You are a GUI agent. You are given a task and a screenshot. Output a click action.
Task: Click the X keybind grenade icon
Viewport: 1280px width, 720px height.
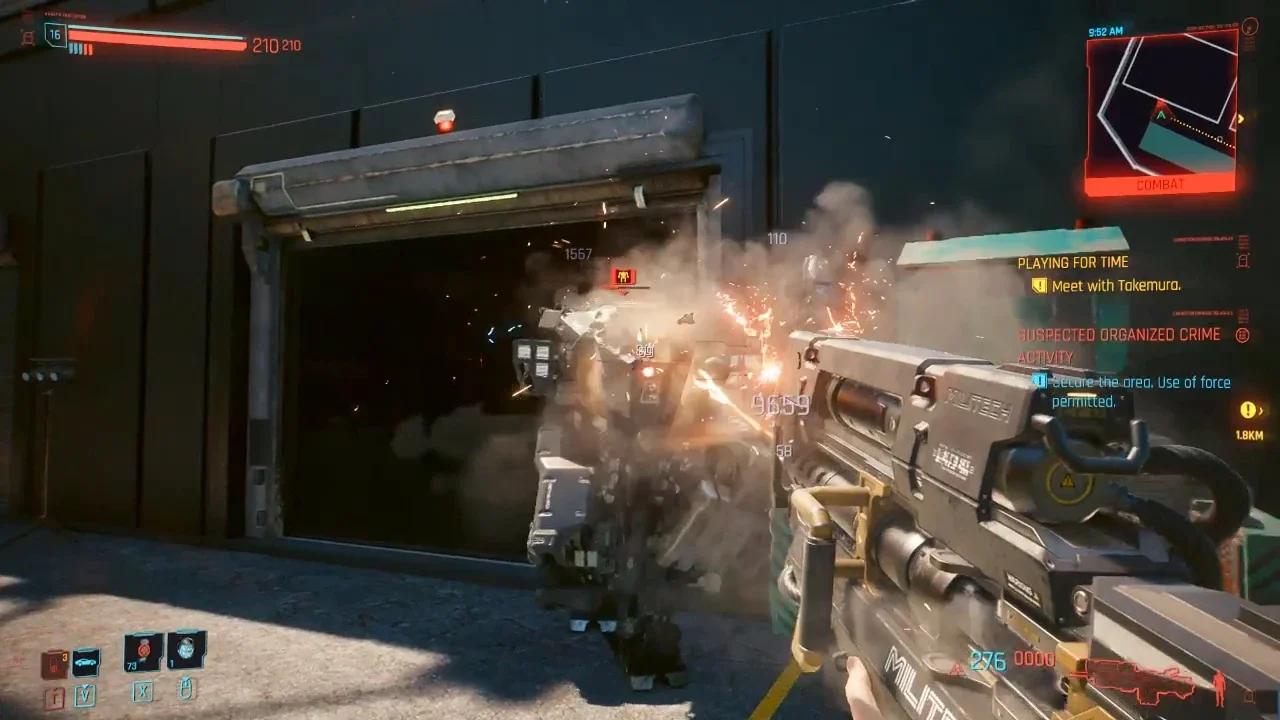142,693
